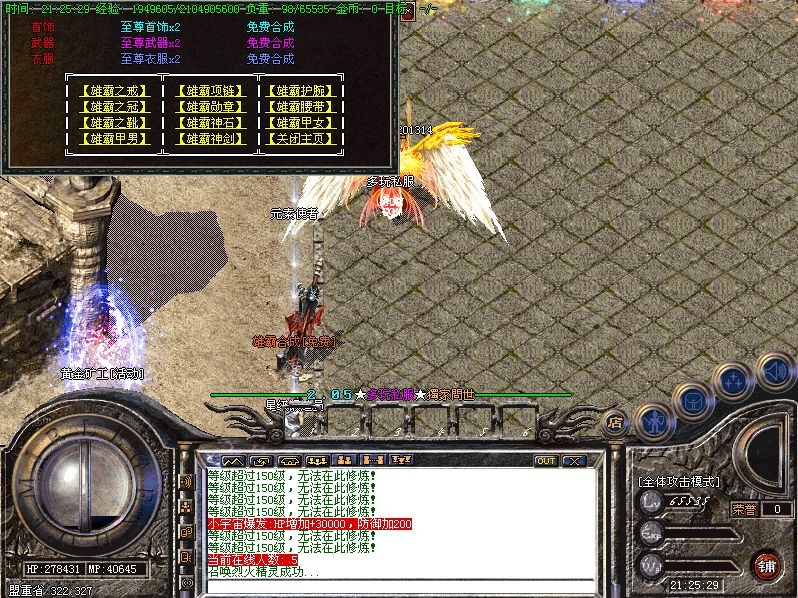
Task: Open the 店 shop icon
Action: [x=616, y=423]
